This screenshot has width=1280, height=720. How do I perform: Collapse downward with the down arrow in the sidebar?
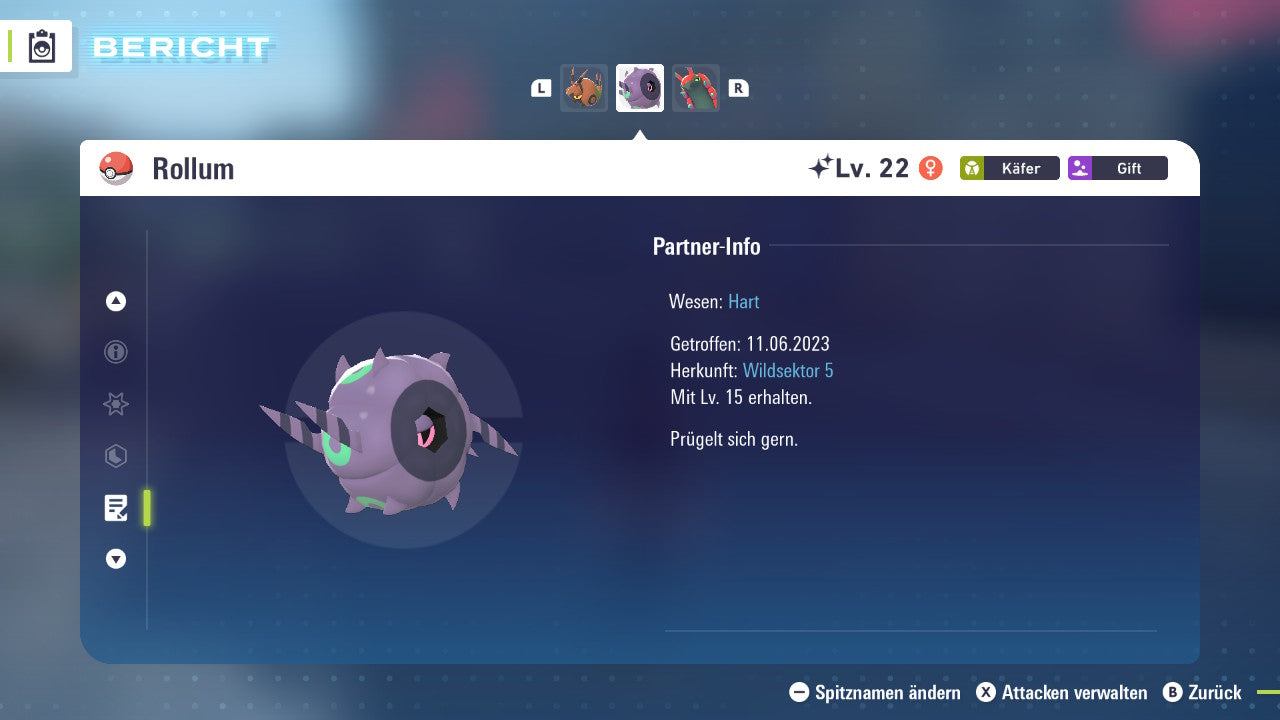[x=115, y=559]
